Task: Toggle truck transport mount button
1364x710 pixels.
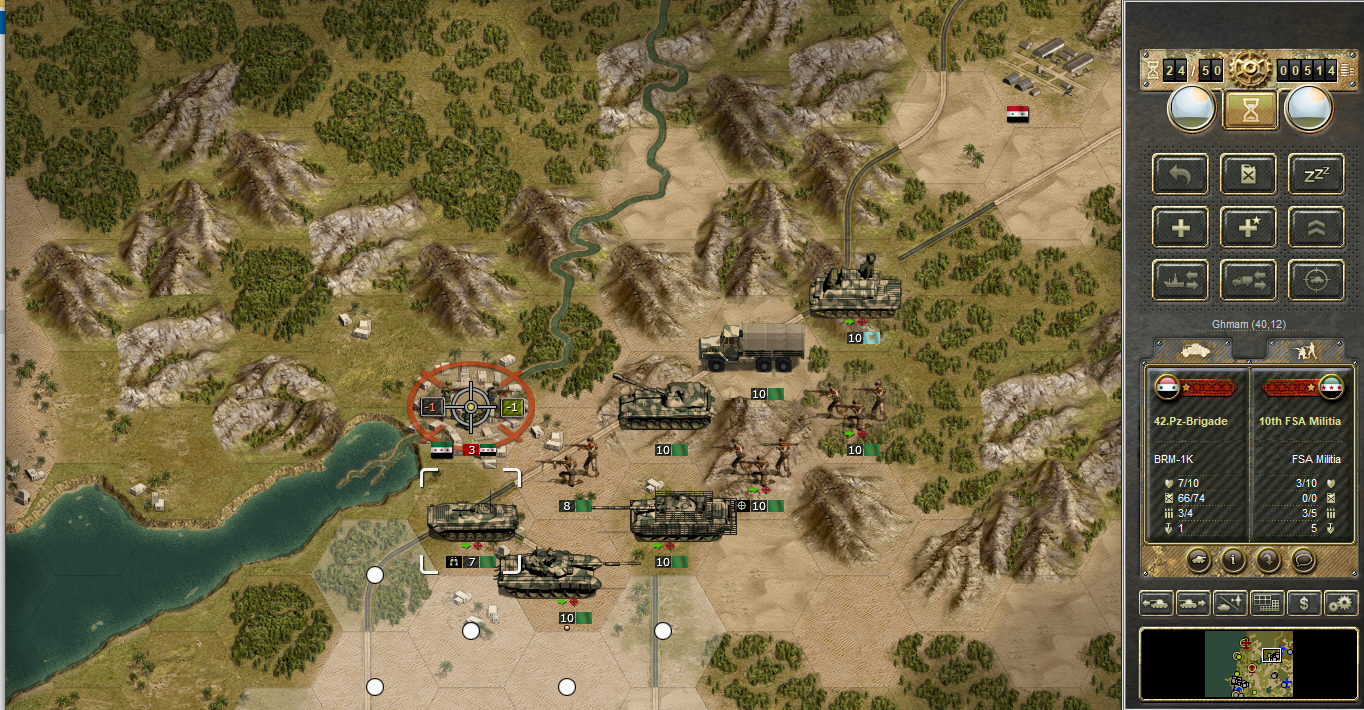Action: [1248, 281]
